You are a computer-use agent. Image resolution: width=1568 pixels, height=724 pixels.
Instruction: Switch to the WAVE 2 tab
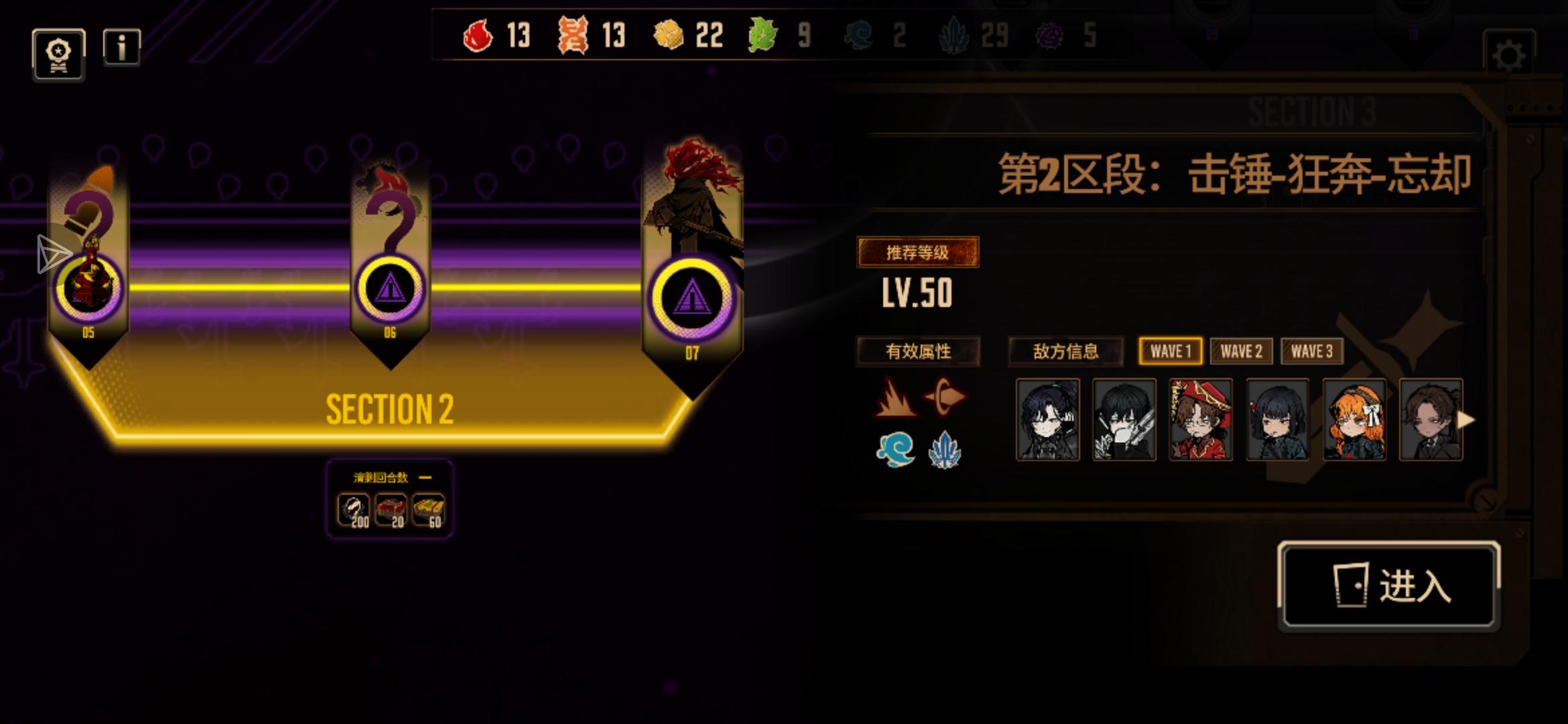pyautogui.click(x=1242, y=351)
